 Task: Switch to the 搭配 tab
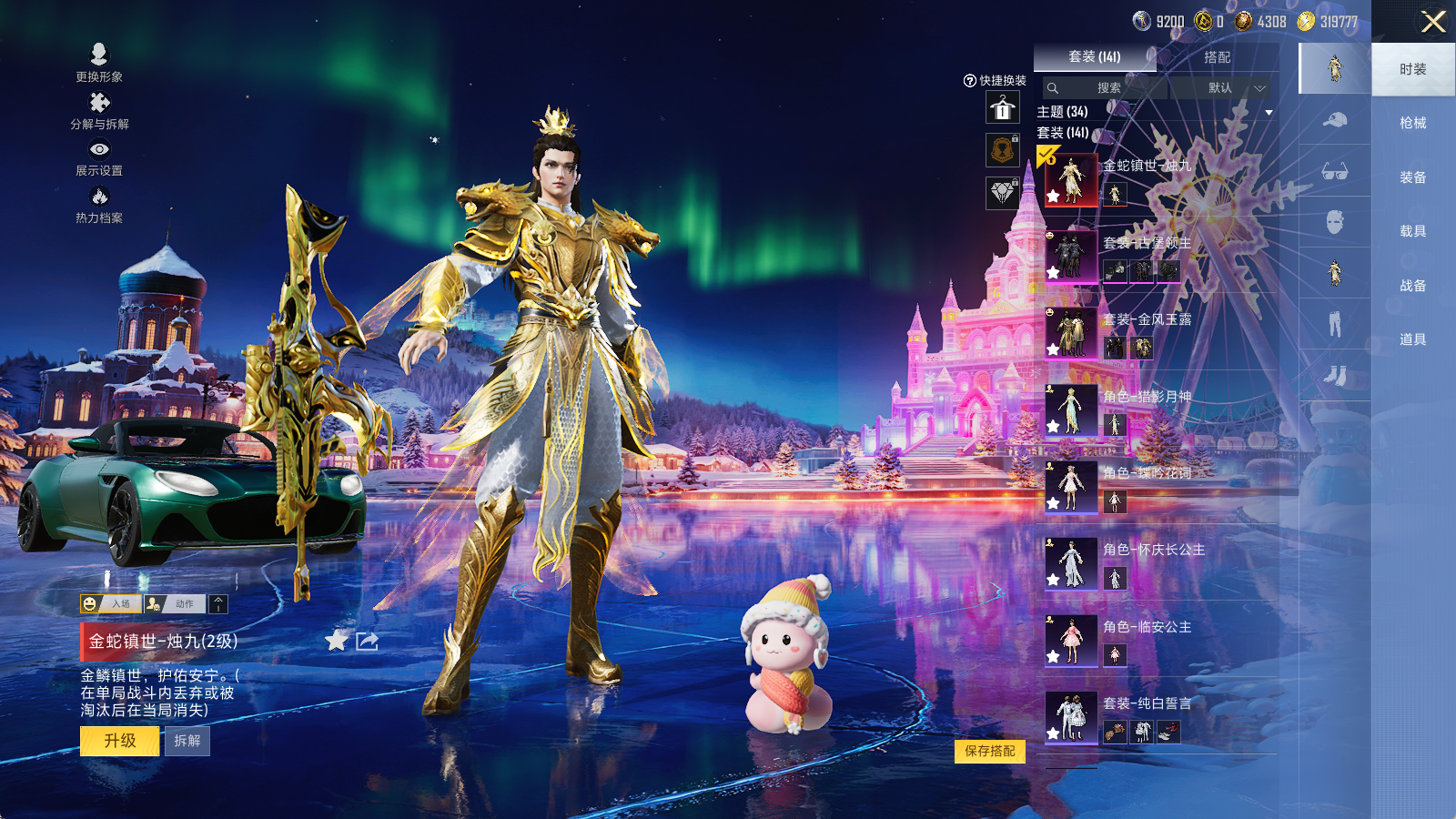[1217, 57]
